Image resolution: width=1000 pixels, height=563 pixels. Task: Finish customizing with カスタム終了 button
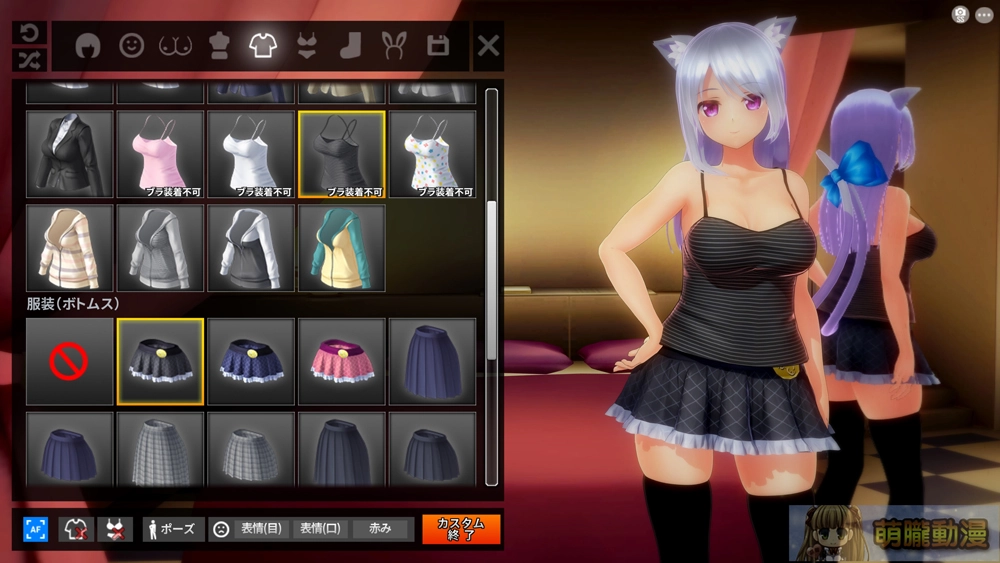[x=461, y=529]
